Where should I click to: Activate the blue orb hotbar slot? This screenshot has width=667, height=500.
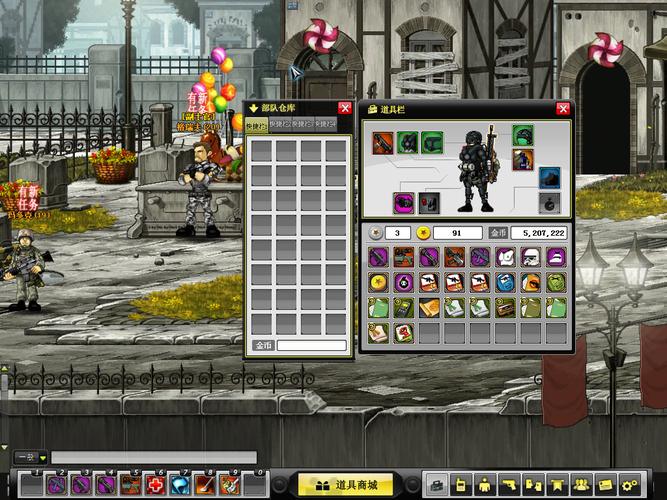pos(178,485)
